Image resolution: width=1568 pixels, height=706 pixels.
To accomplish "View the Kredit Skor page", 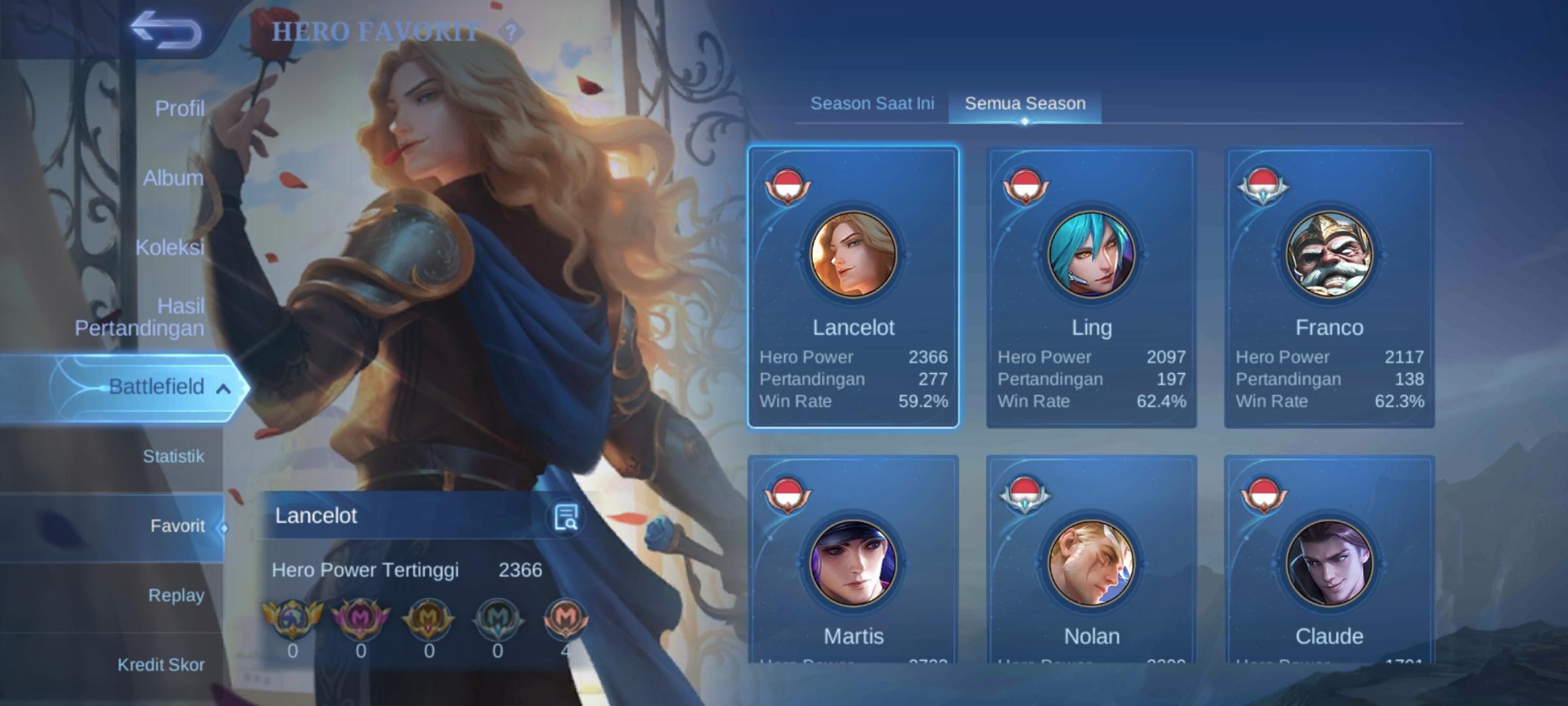I will pos(161,665).
